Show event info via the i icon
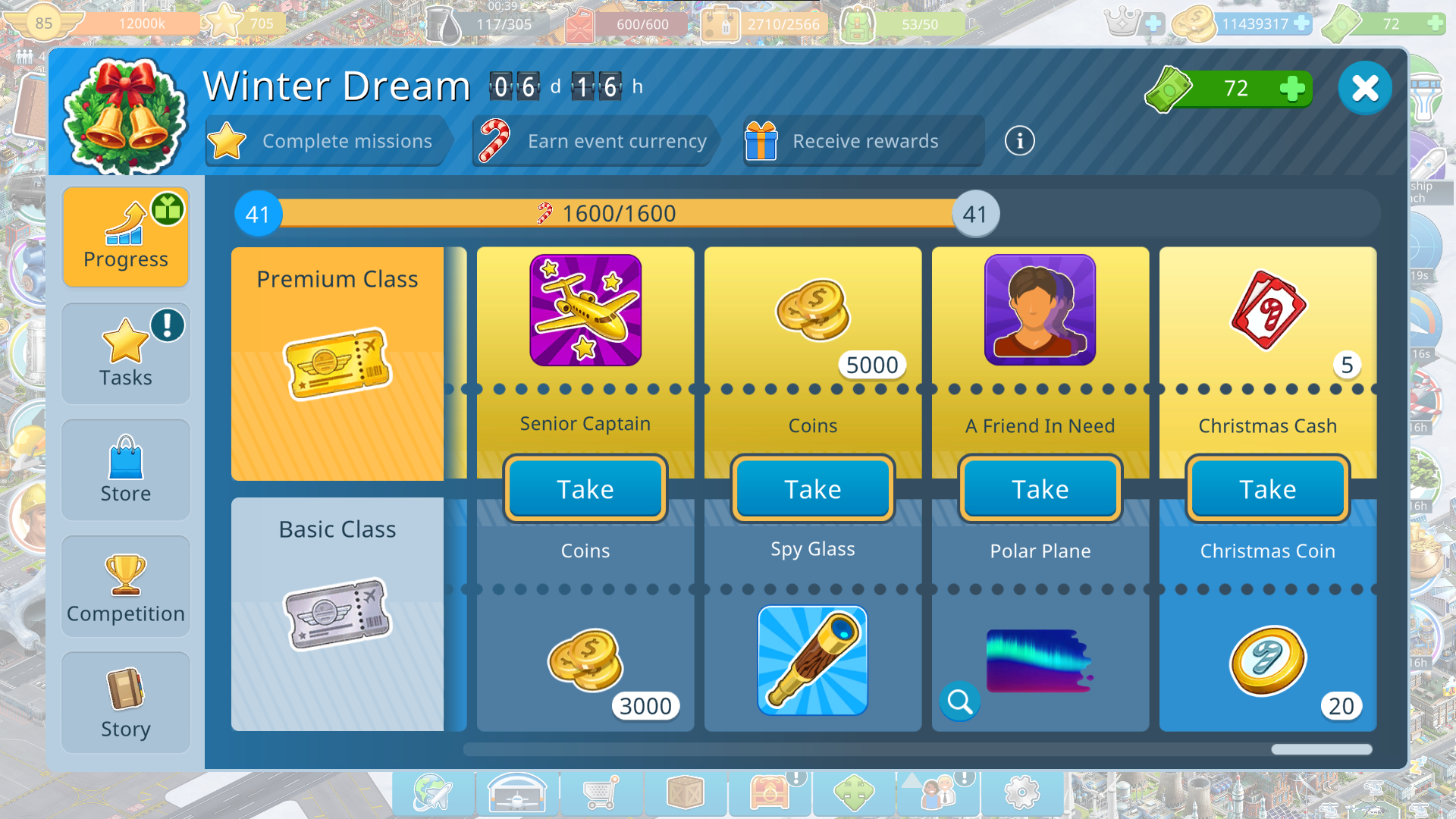1456x819 pixels. (x=1019, y=141)
